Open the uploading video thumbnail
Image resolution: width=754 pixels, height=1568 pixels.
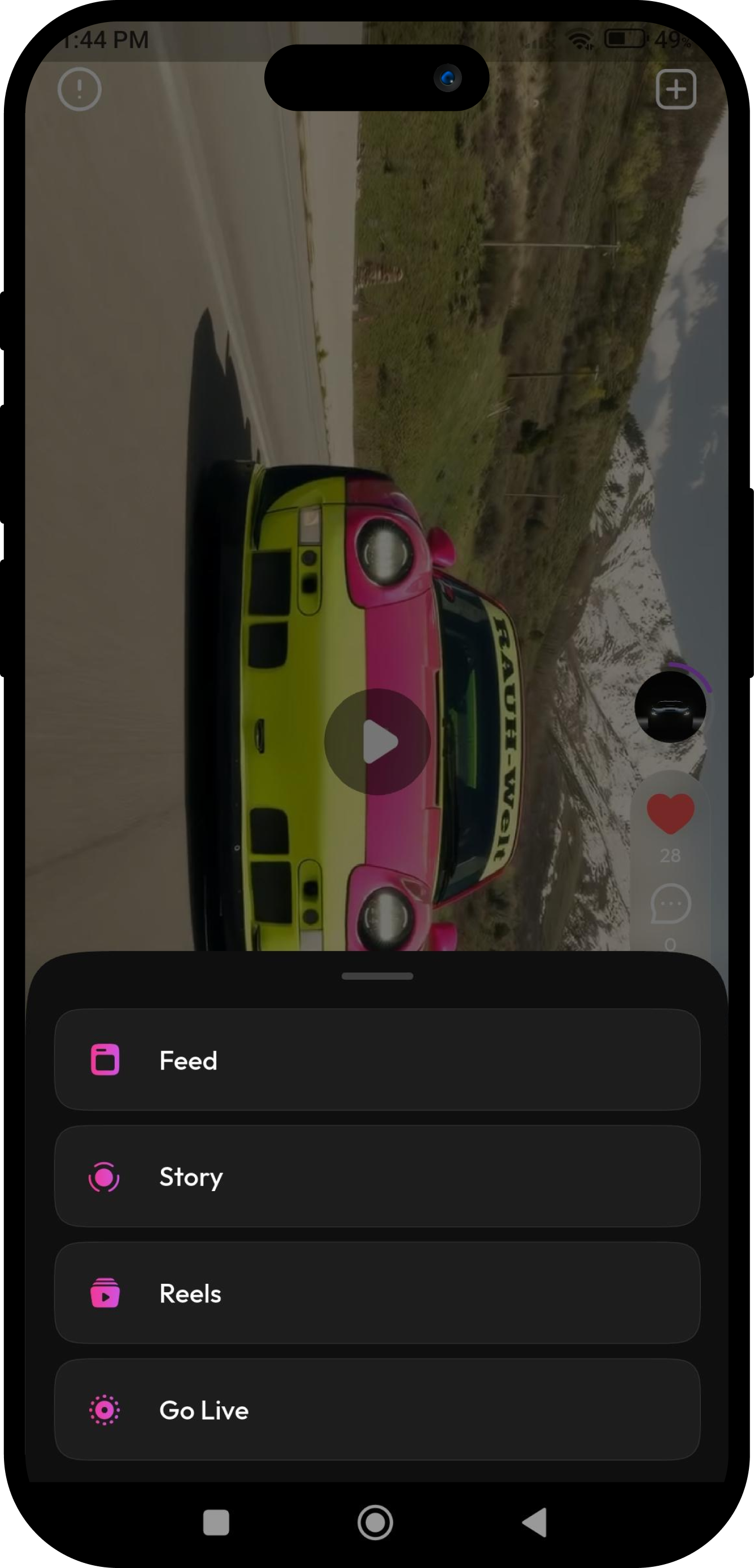click(670, 706)
